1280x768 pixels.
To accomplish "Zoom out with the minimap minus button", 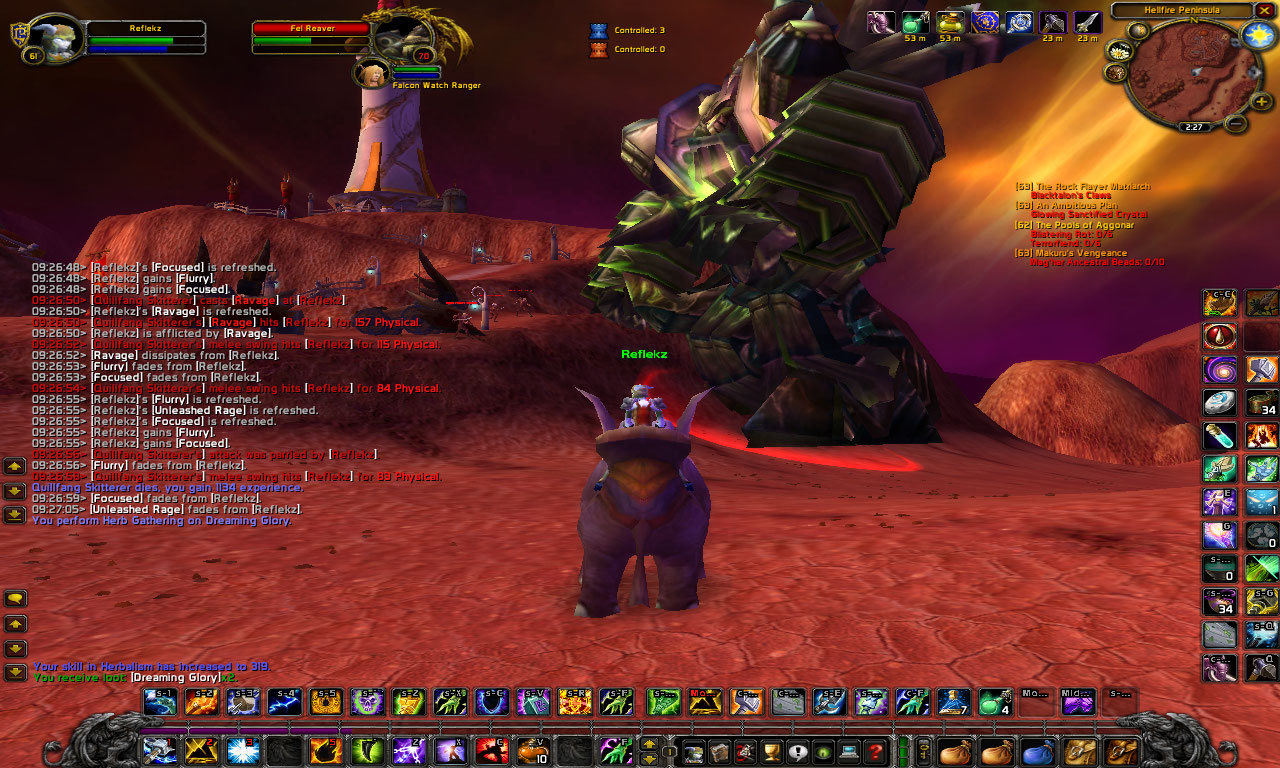I will pyautogui.click(x=1238, y=124).
